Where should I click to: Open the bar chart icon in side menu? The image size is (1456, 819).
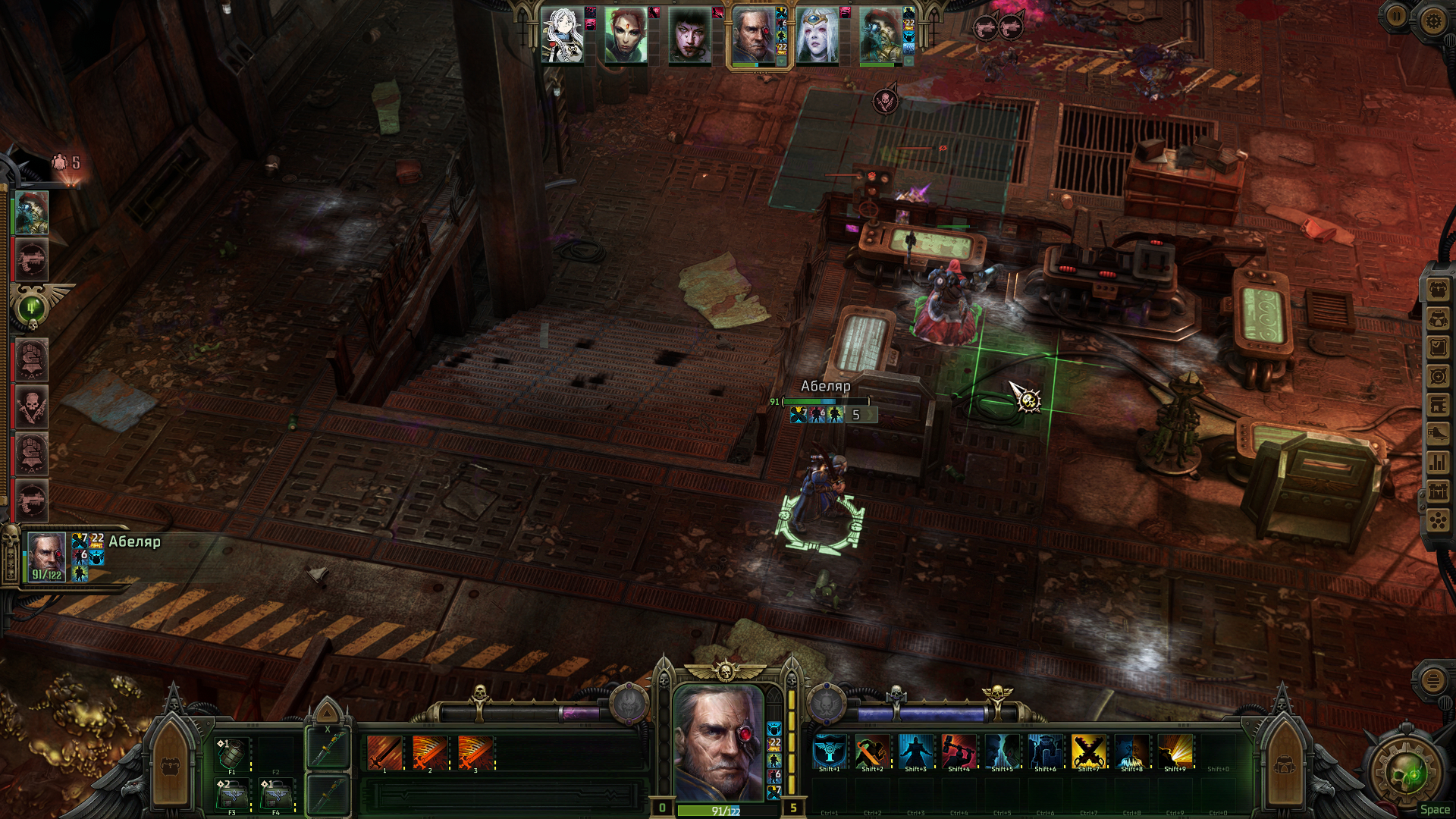[x=1439, y=463]
